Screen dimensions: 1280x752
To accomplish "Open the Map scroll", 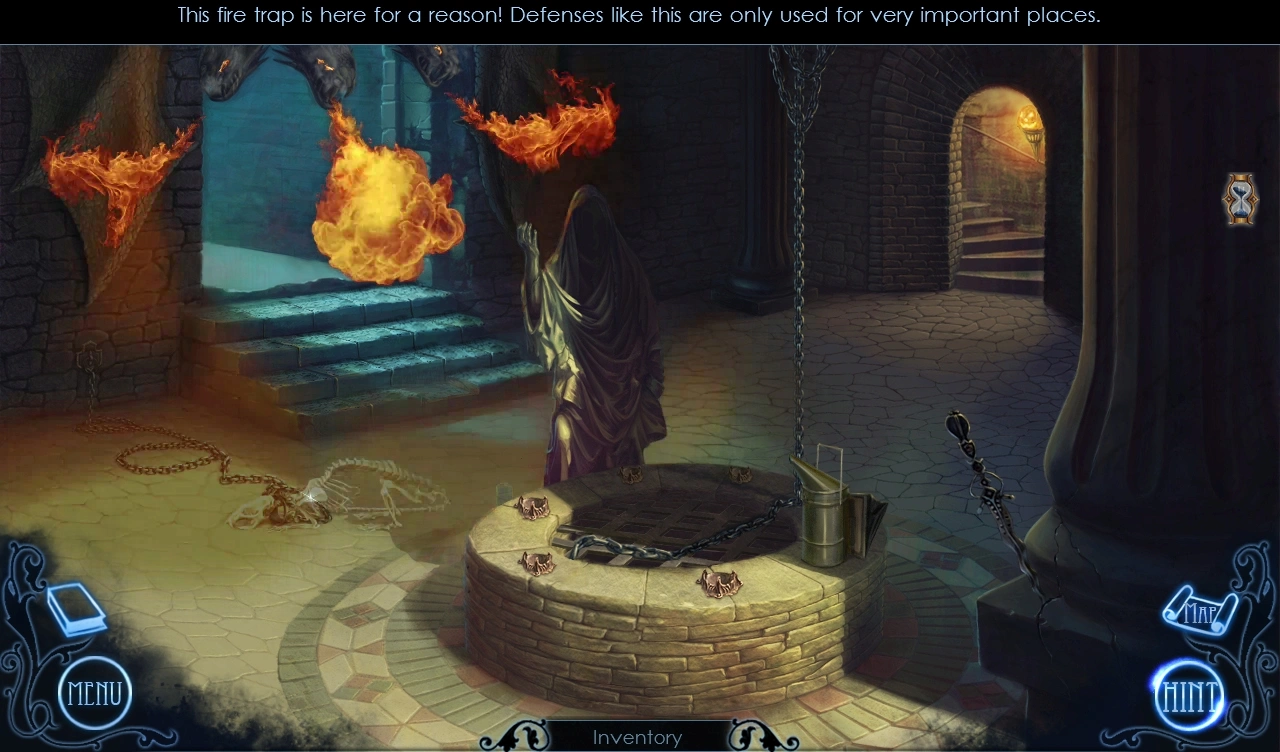I will tap(1199, 610).
